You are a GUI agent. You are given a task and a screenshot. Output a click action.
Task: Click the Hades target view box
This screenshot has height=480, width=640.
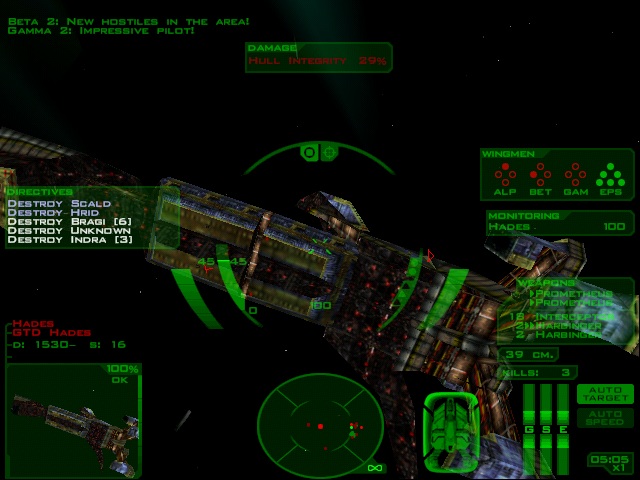click(73, 418)
